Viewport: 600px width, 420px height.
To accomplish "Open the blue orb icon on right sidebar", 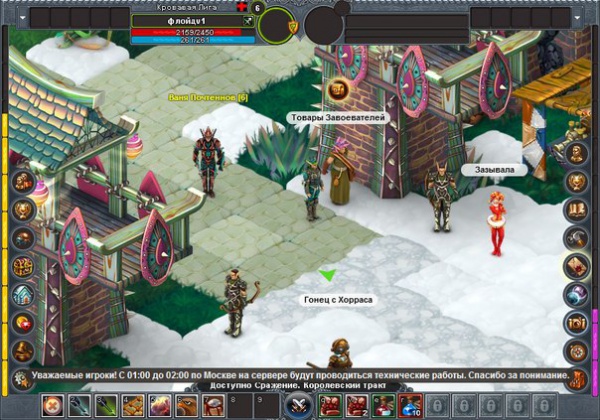I will (576, 294).
